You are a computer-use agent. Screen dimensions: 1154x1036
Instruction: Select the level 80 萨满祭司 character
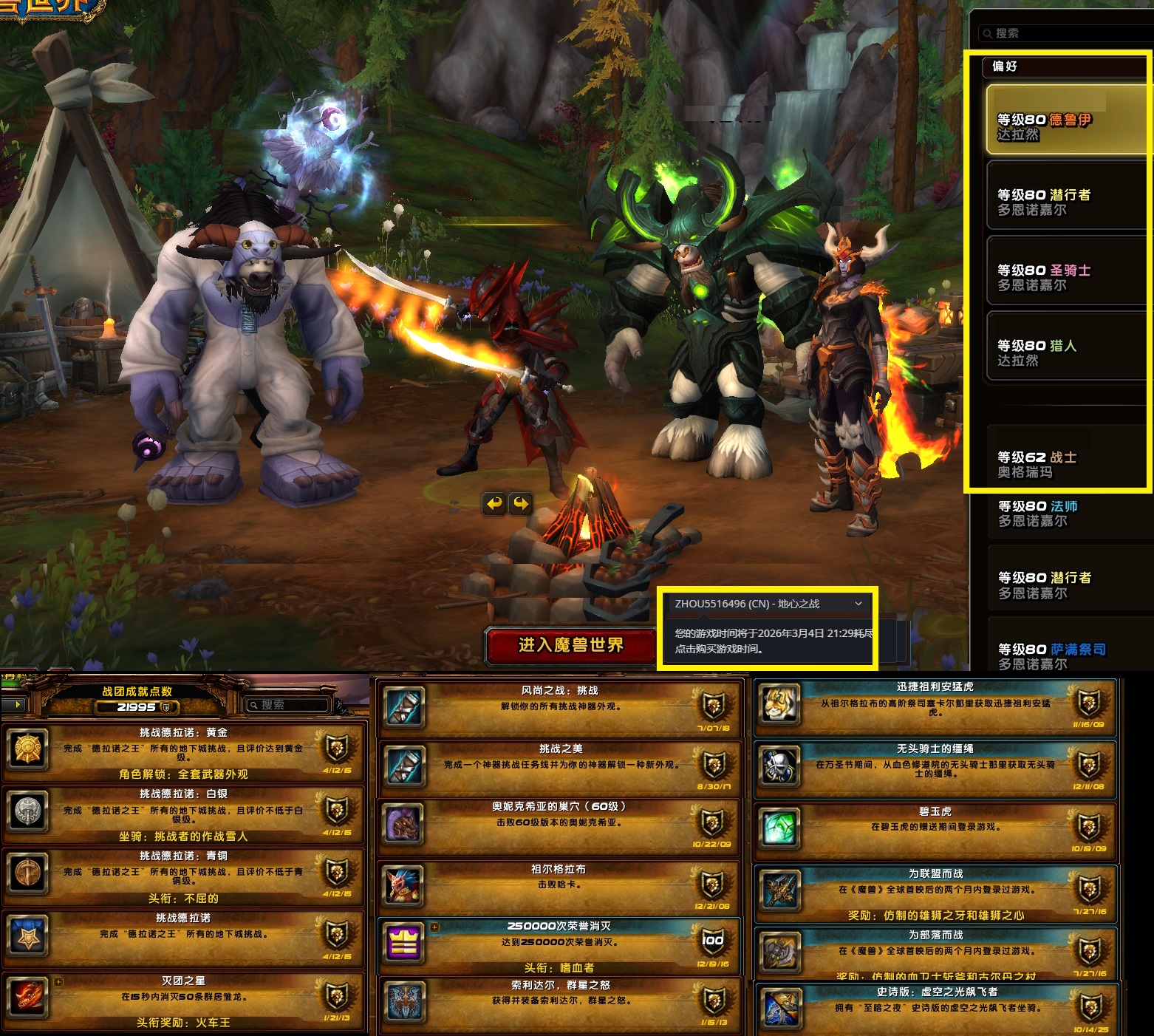pyautogui.click(x=1065, y=656)
